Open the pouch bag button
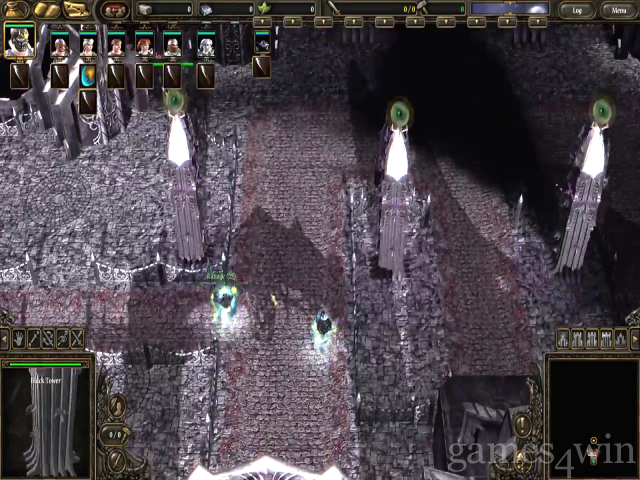 pos(16,10)
